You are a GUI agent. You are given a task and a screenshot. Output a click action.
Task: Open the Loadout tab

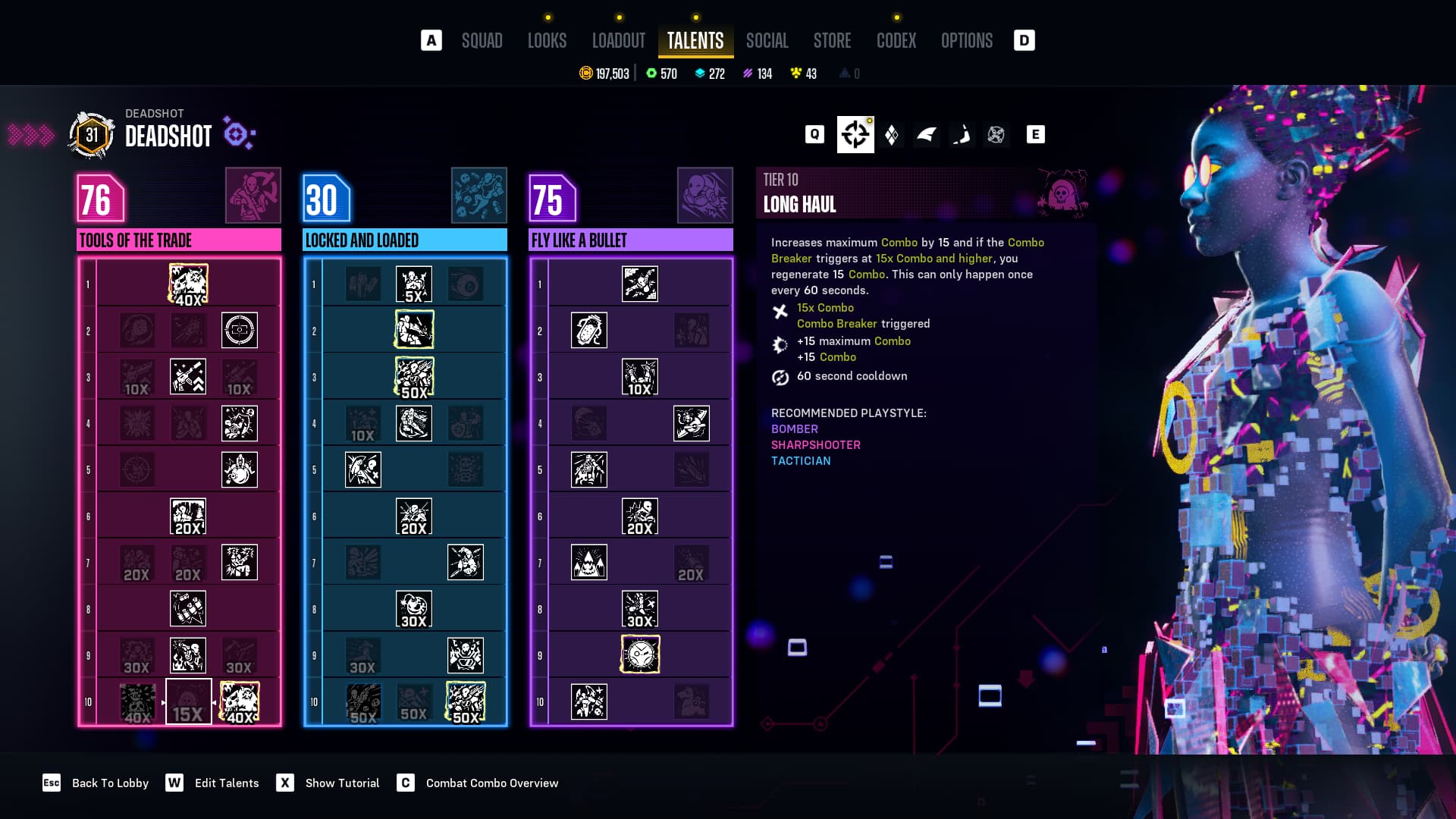coord(618,41)
